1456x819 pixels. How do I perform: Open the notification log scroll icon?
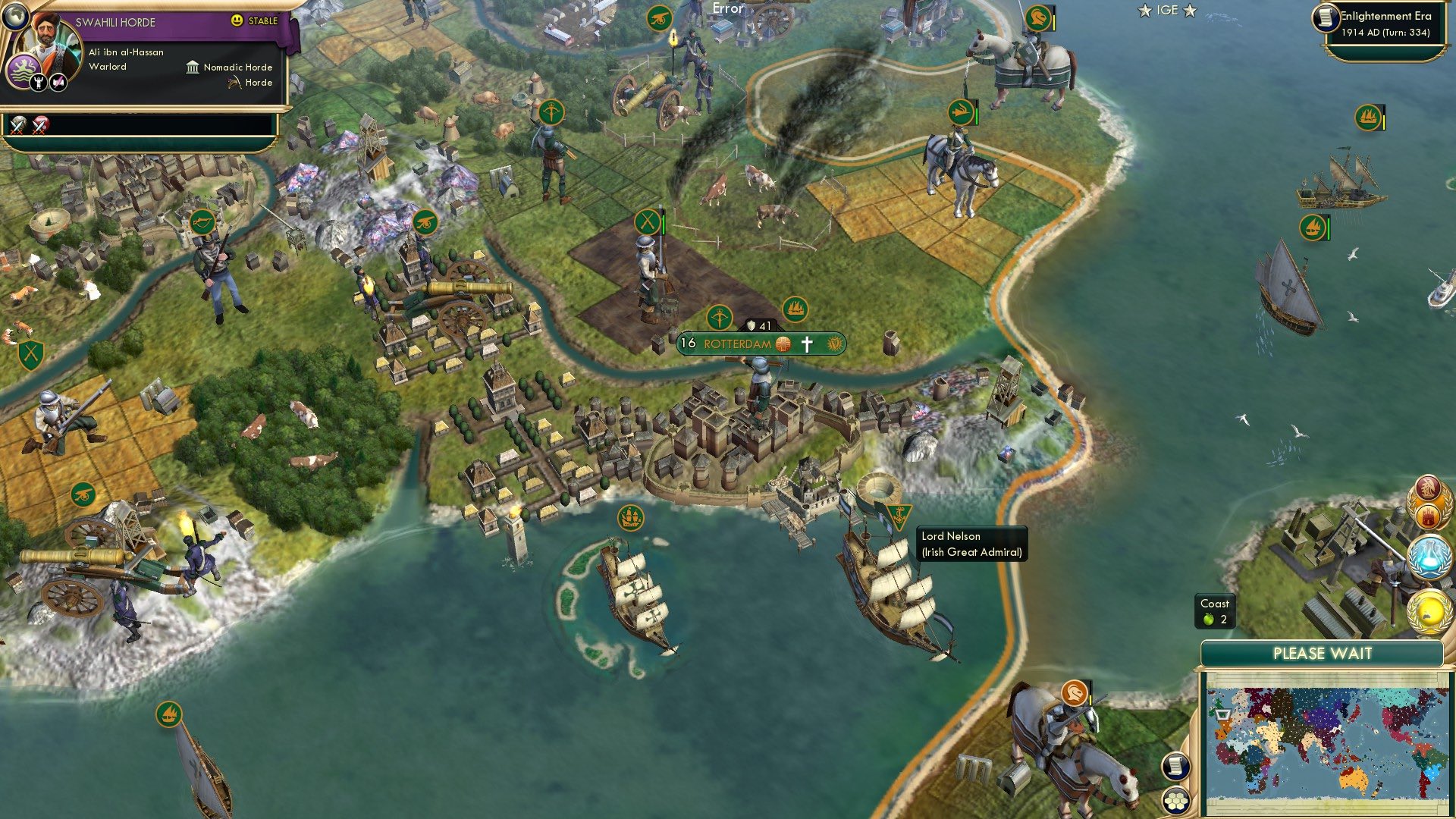(x=1175, y=767)
